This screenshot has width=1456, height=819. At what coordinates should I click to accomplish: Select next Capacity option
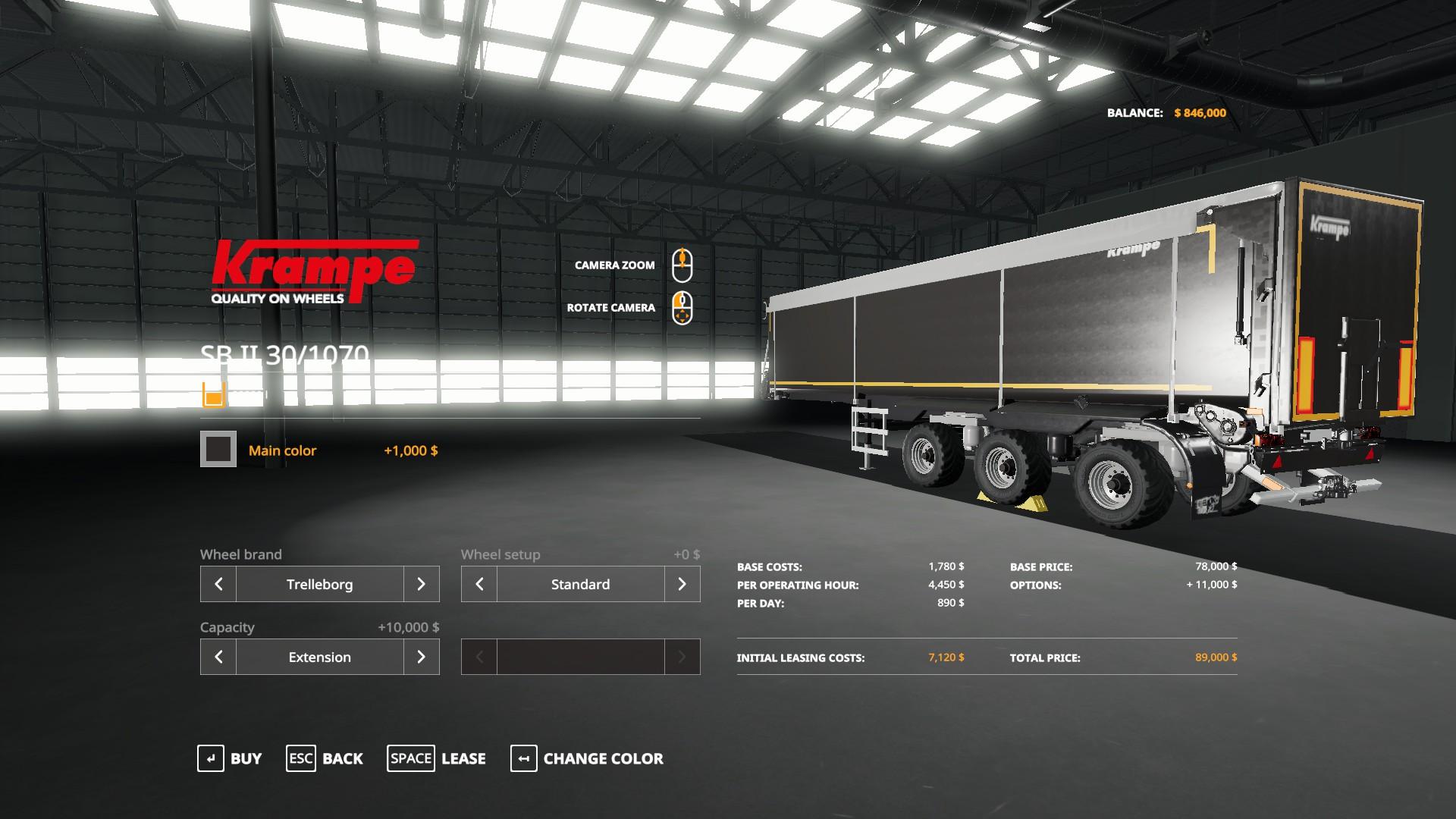click(x=421, y=657)
